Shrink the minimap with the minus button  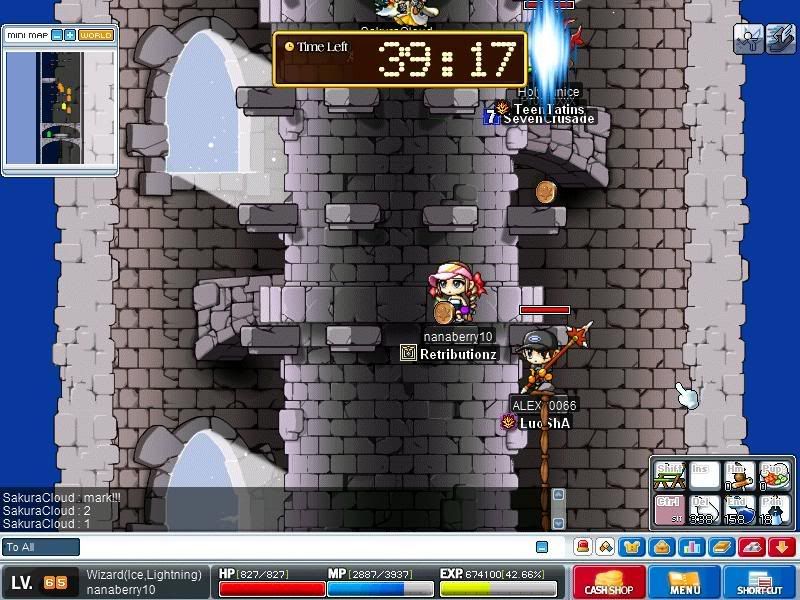pyautogui.click(x=57, y=35)
